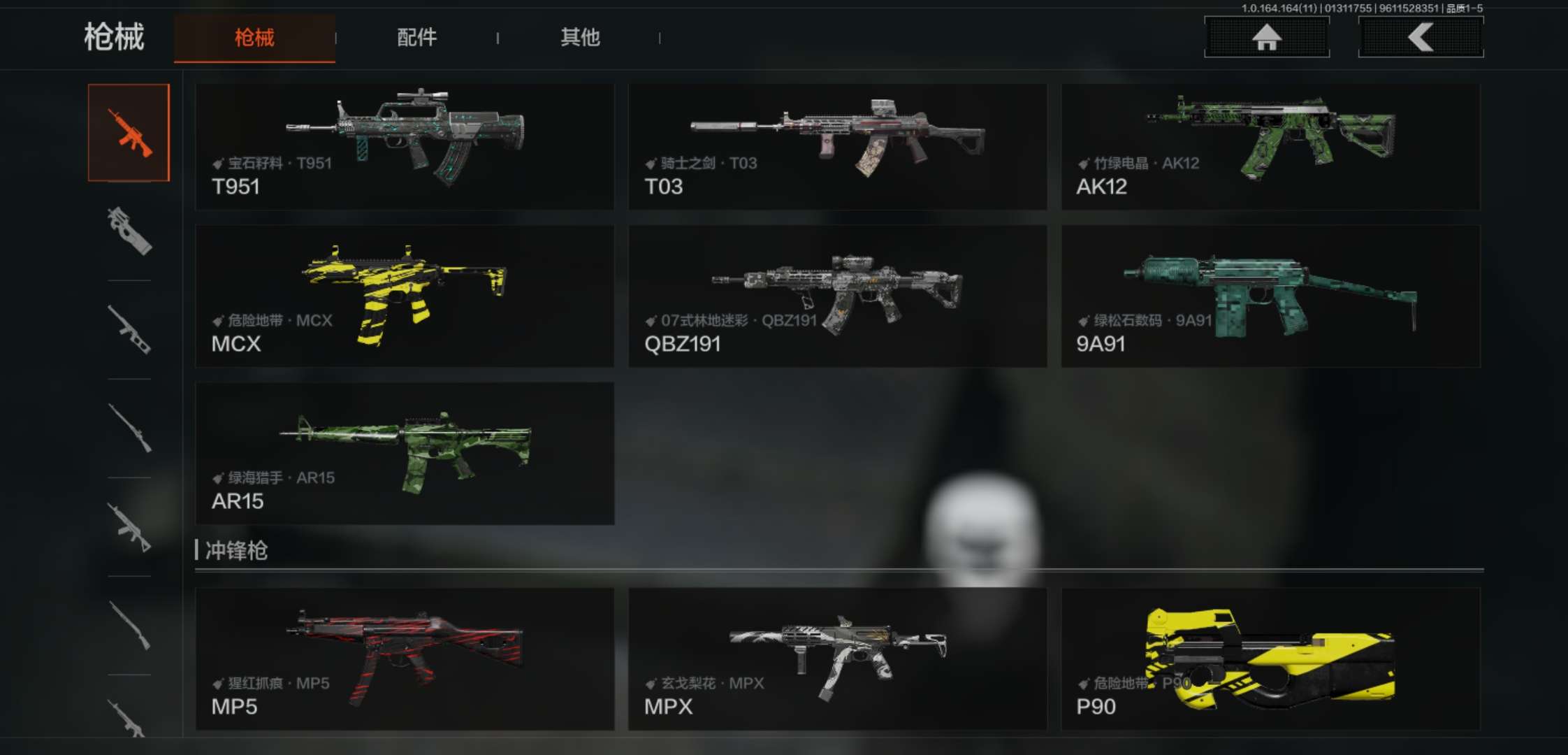
Task: Select the orange assault rifle category icon
Action: (129, 133)
